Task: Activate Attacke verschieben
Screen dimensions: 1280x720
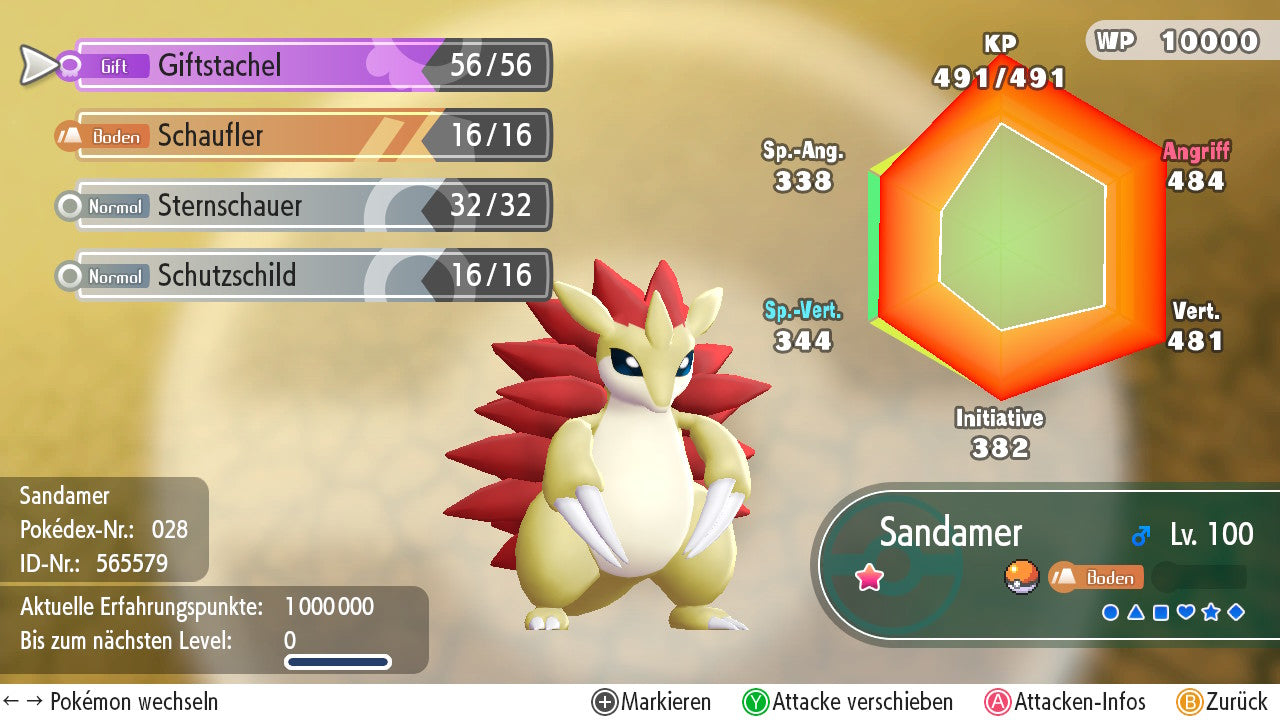Action: coord(848,702)
